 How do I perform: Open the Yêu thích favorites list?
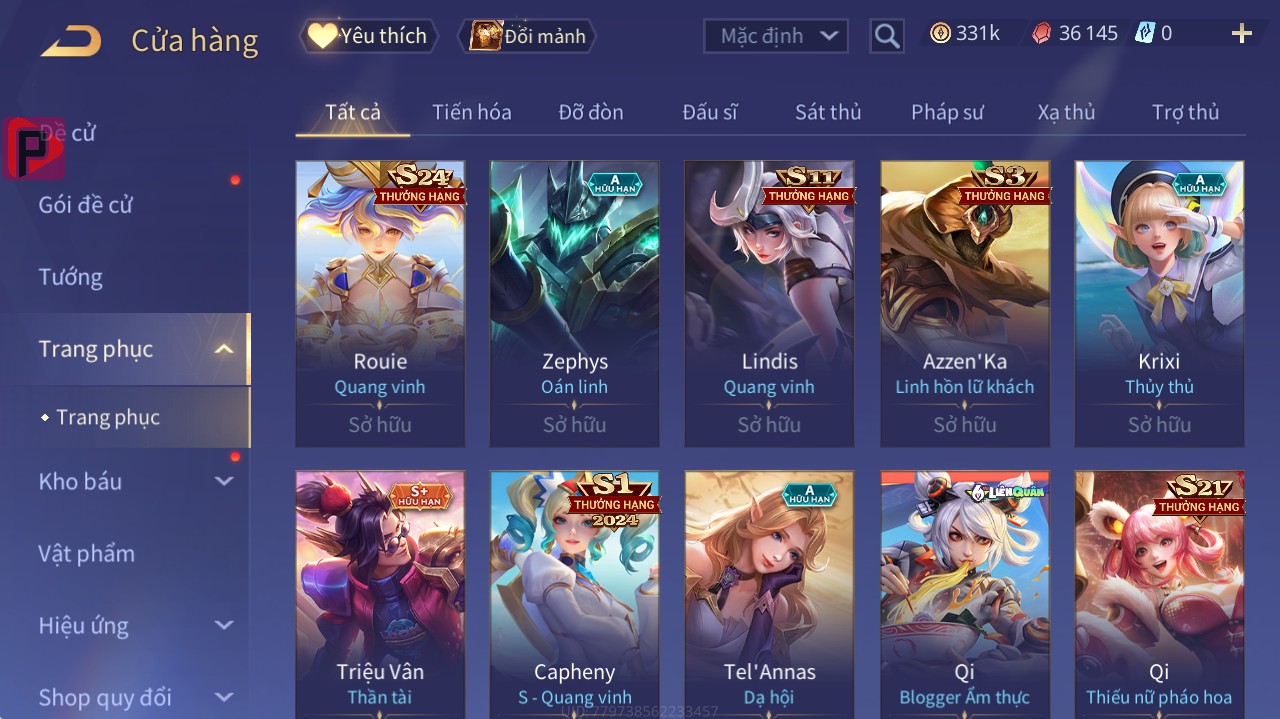tap(370, 36)
